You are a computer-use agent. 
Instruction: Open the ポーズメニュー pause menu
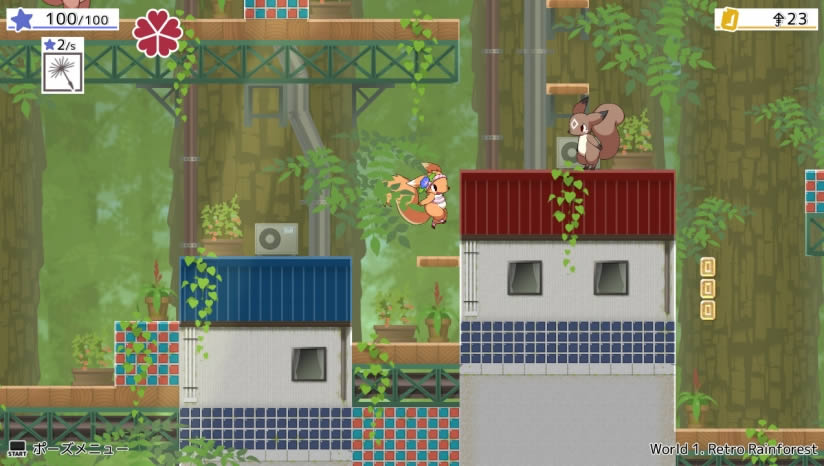[68, 449]
